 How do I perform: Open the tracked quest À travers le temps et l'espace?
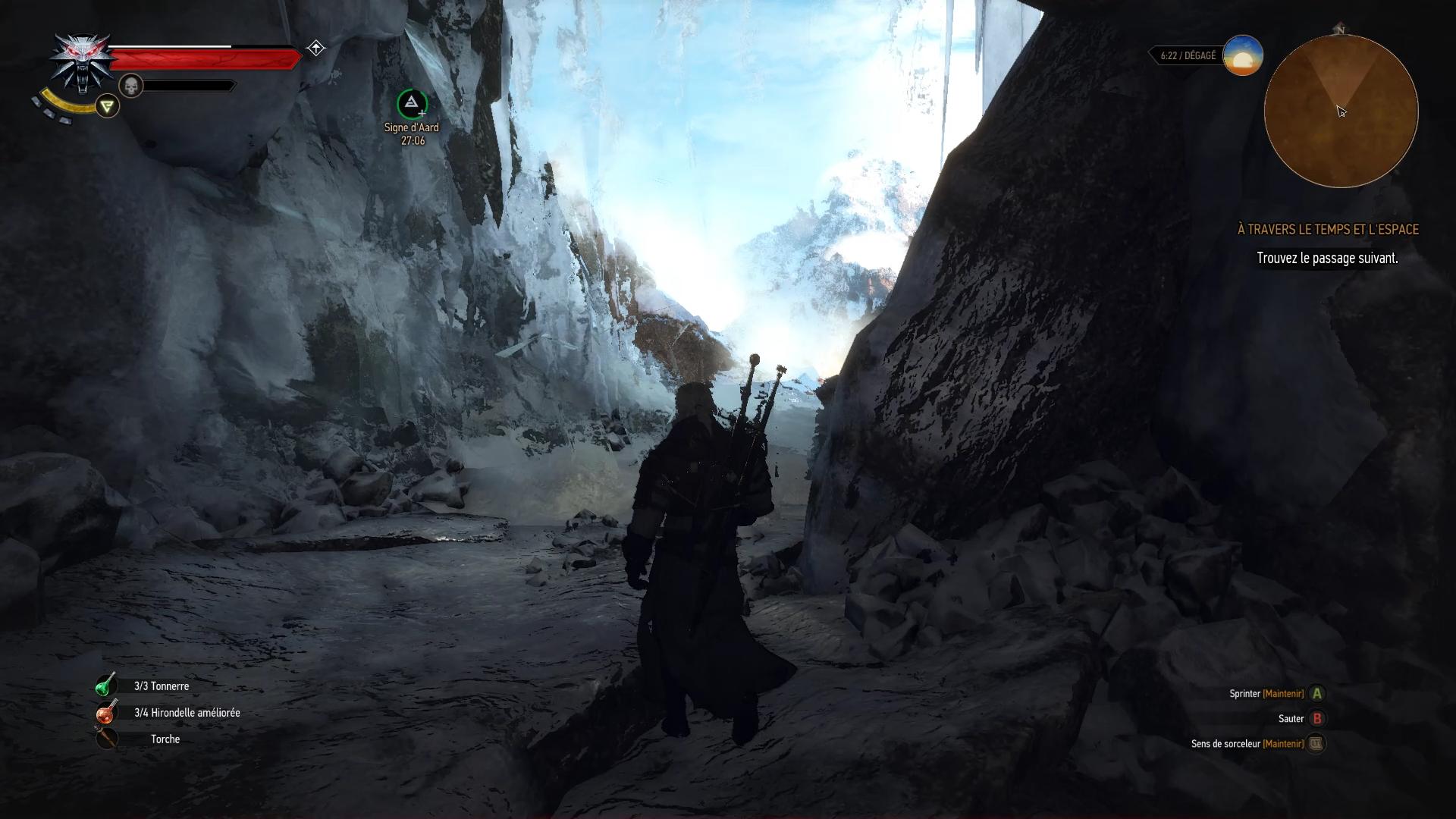[1327, 229]
